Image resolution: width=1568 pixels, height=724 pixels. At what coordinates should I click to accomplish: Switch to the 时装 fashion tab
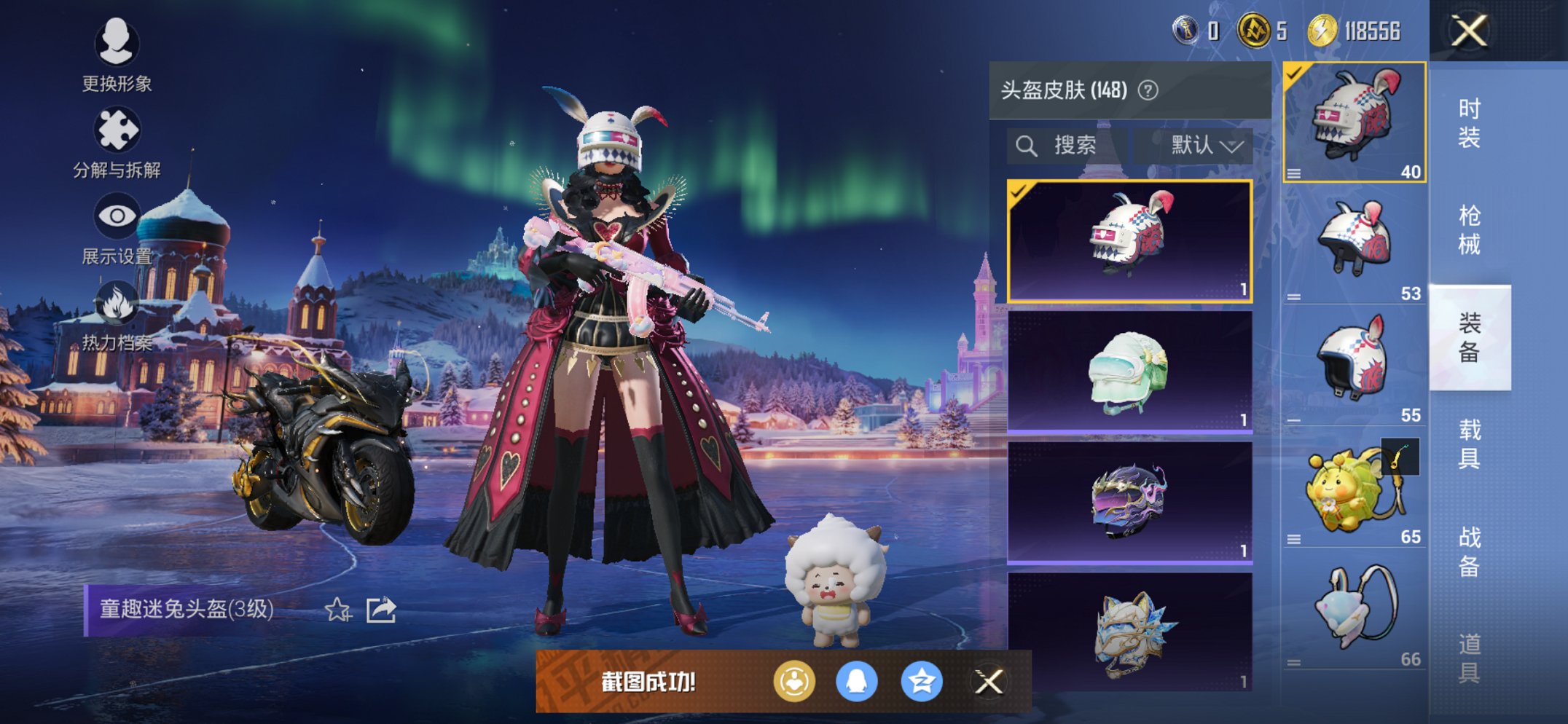pos(1469,123)
